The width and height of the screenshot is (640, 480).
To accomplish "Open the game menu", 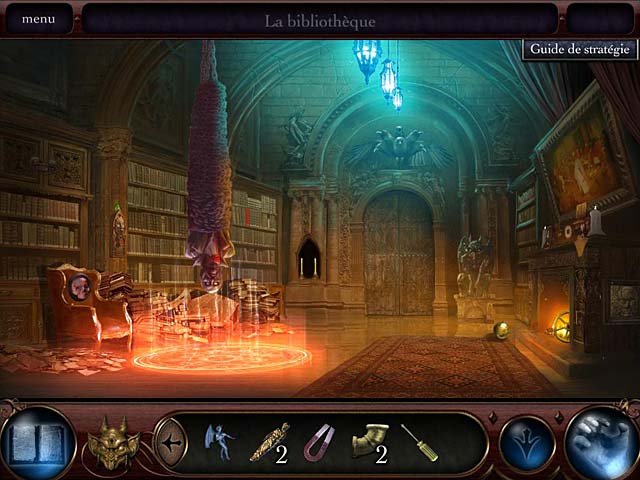I will [x=38, y=19].
